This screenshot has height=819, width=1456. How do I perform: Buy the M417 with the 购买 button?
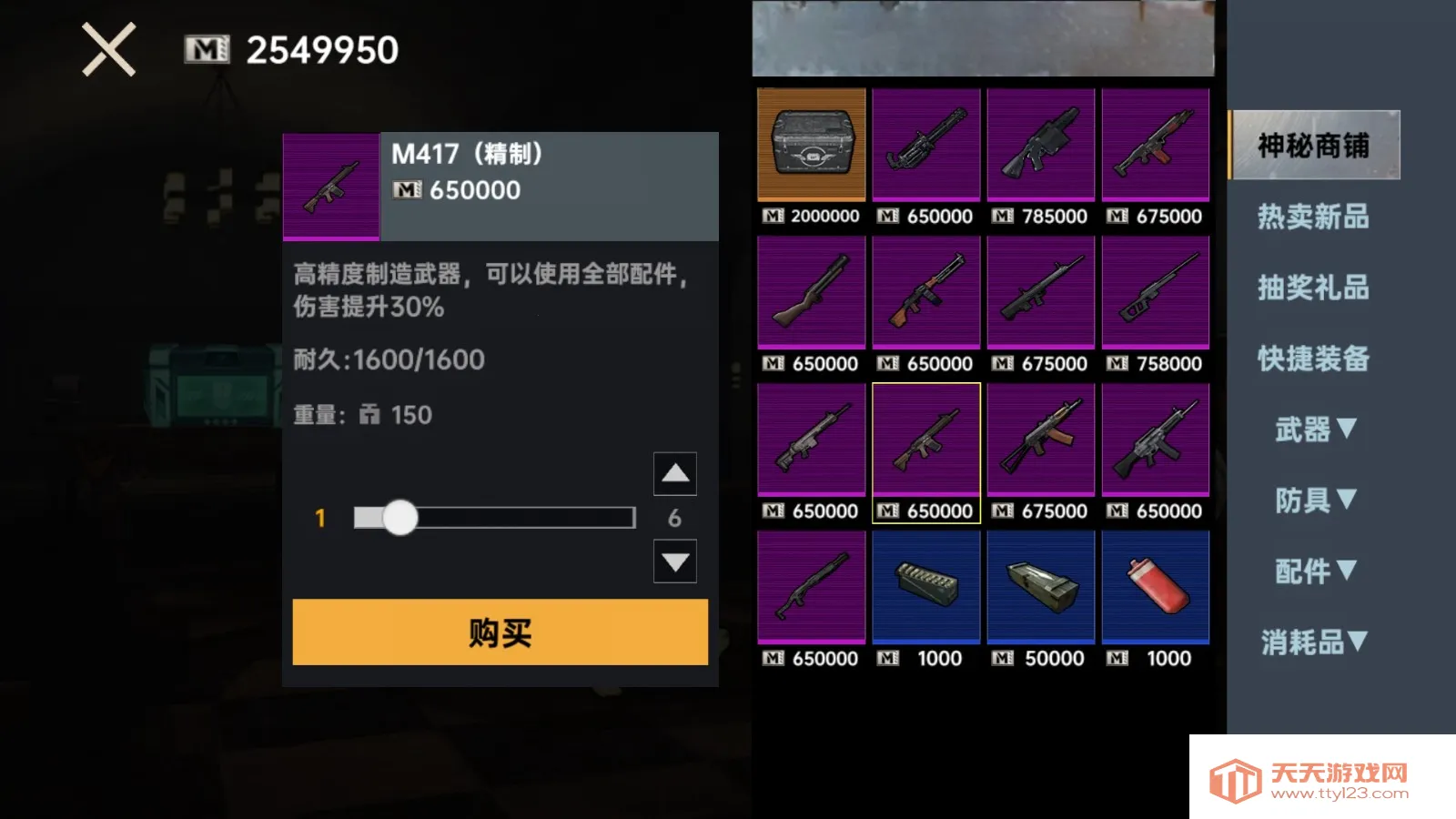pos(500,632)
